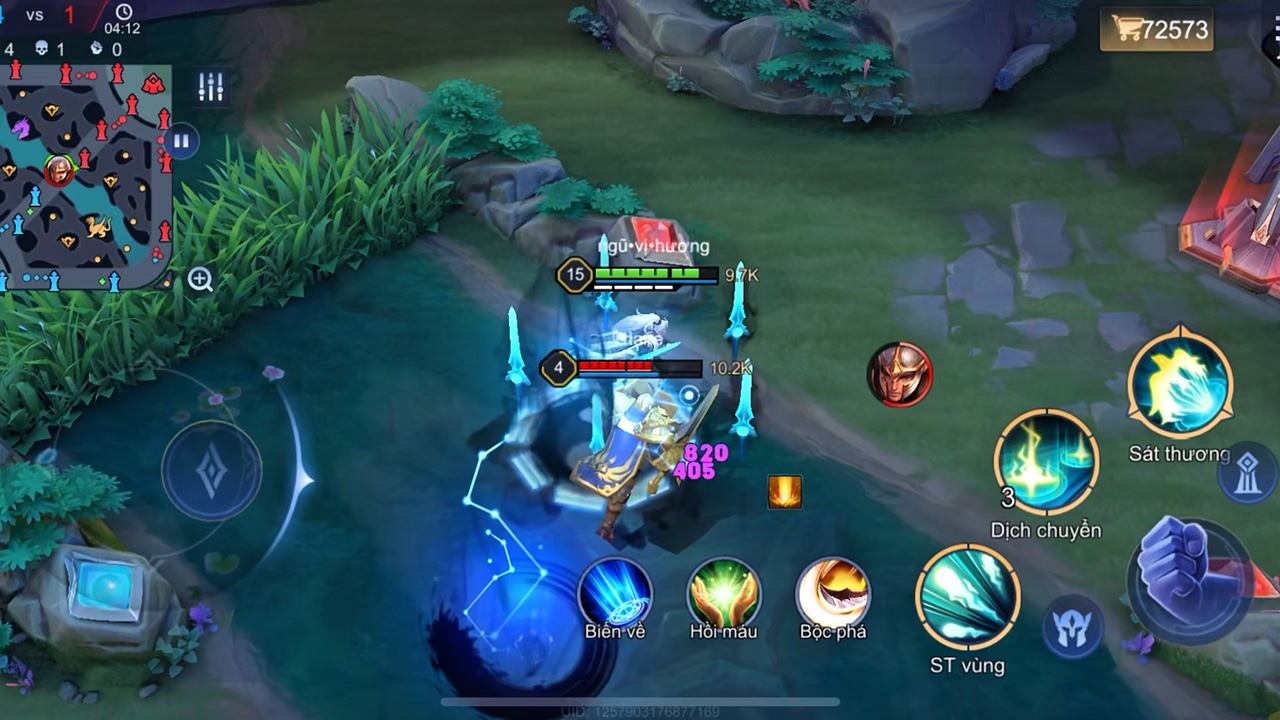The width and height of the screenshot is (1280, 720).
Task: Use the Hồi máu heal spell
Action: (x=724, y=593)
